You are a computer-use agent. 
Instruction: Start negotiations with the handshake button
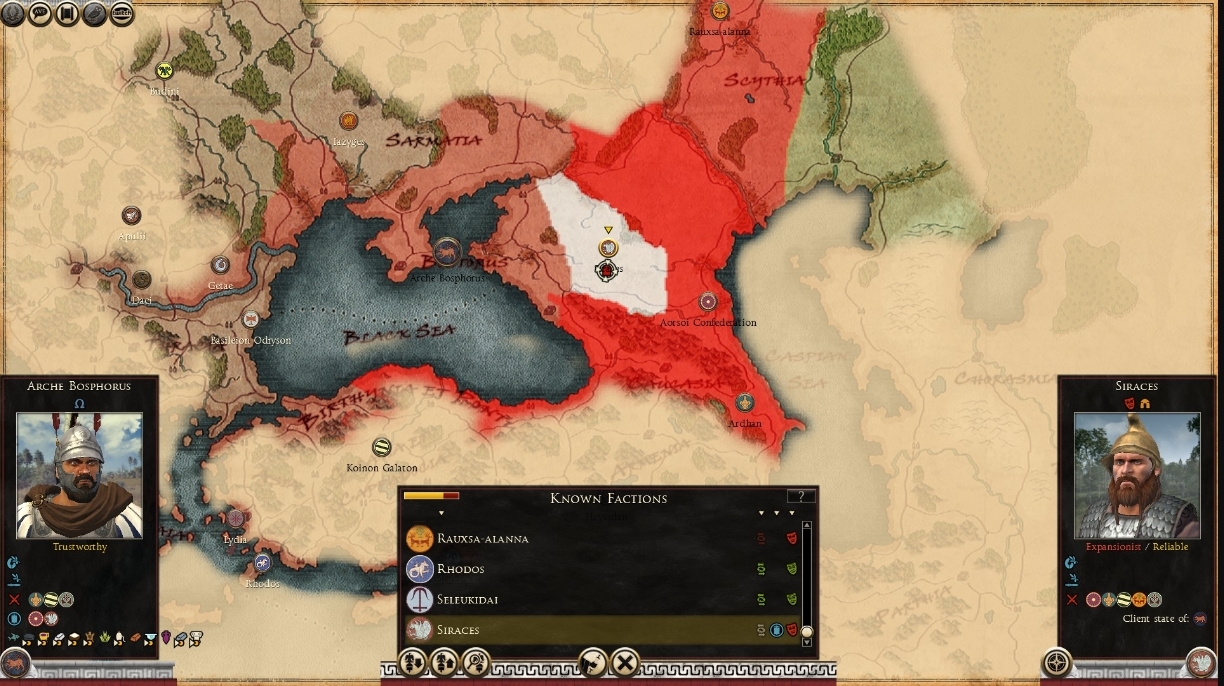pos(593,662)
